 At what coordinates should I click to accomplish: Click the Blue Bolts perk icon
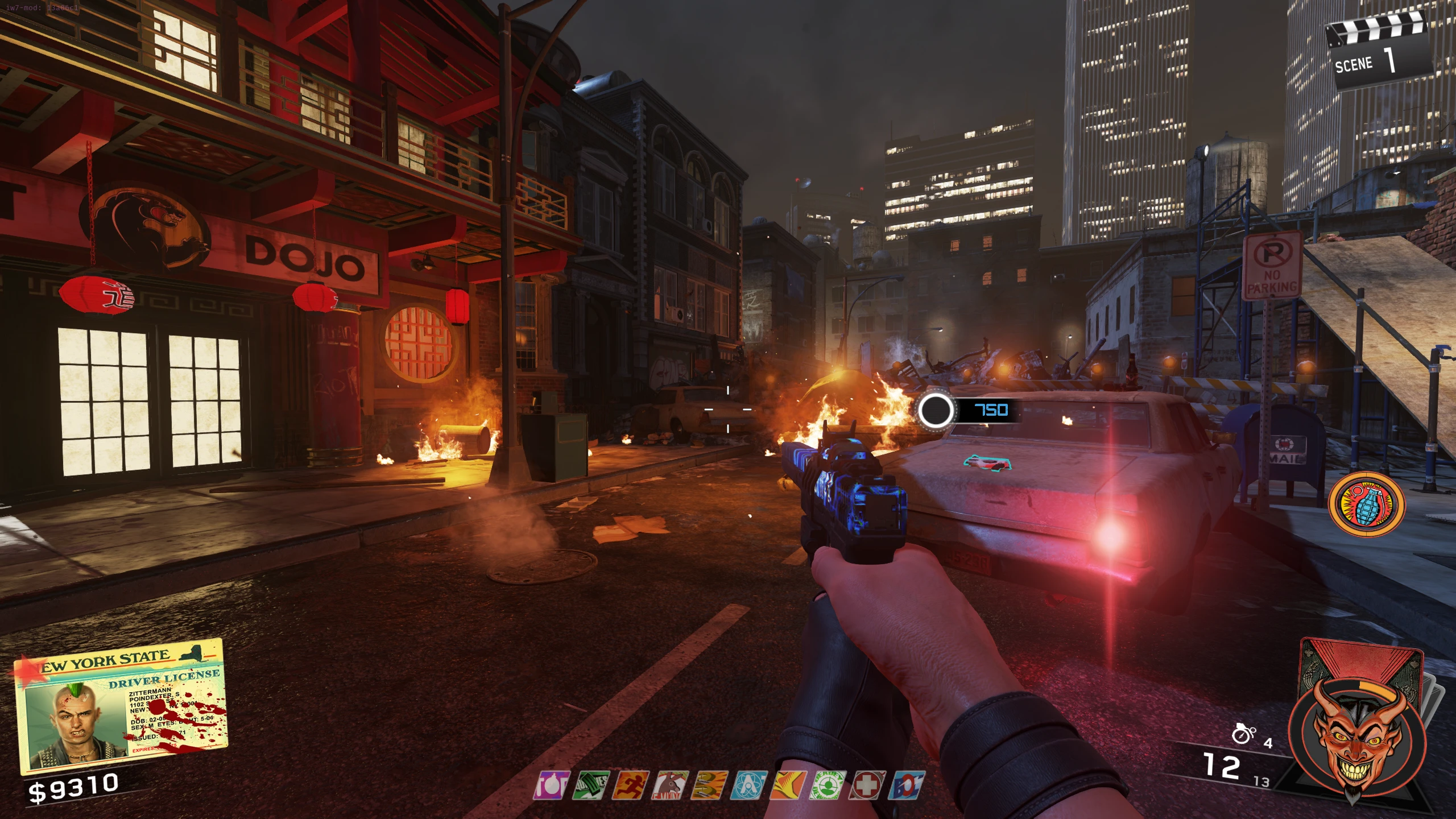point(906,785)
